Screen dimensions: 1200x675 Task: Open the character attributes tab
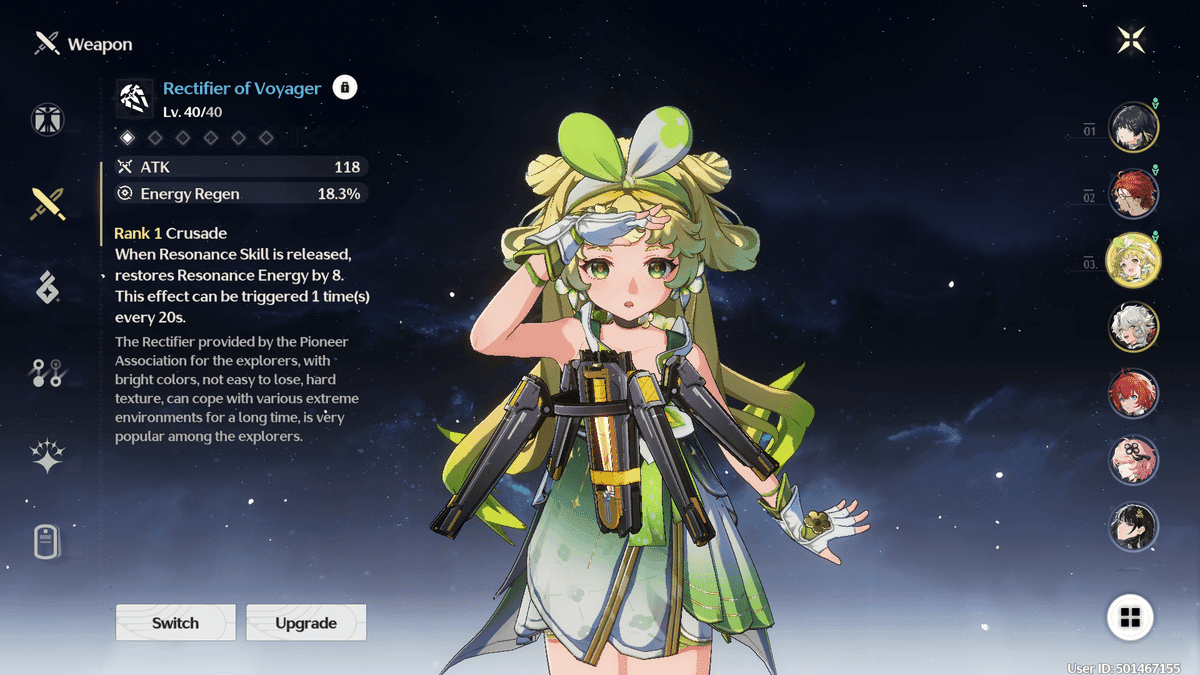click(47, 119)
